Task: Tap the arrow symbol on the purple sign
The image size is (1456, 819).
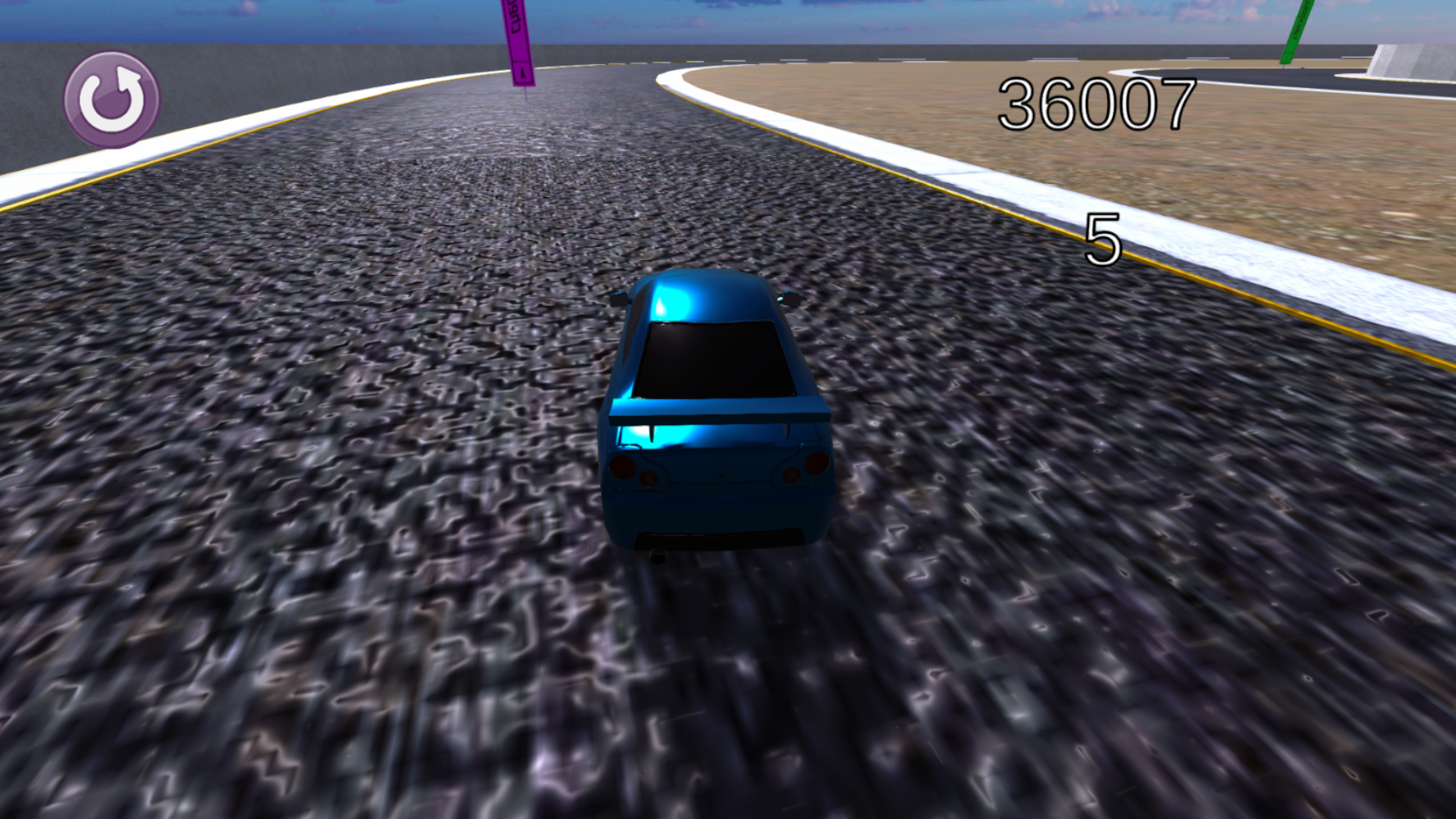Action: (522, 74)
